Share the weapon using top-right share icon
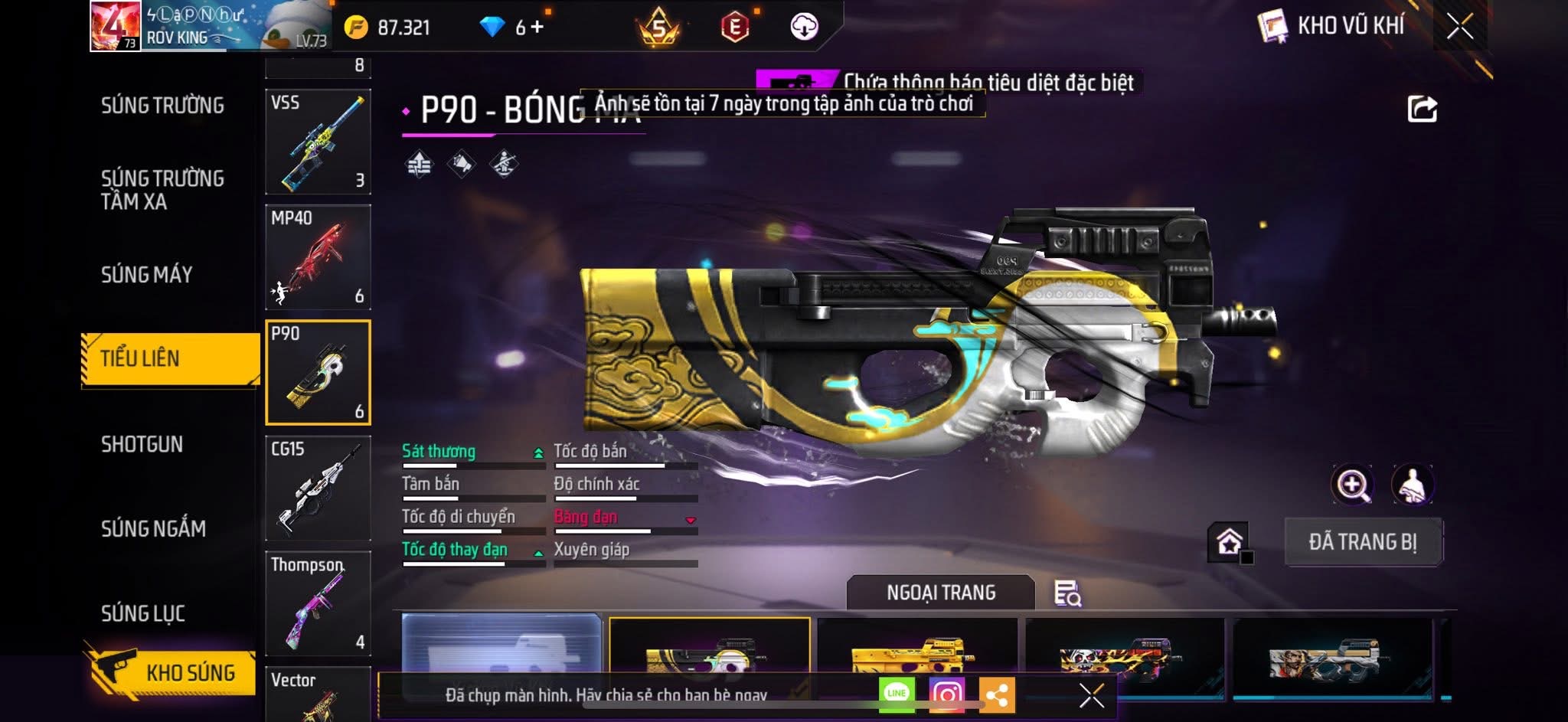Viewport: 1568px width, 722px height. (1422, 109)
